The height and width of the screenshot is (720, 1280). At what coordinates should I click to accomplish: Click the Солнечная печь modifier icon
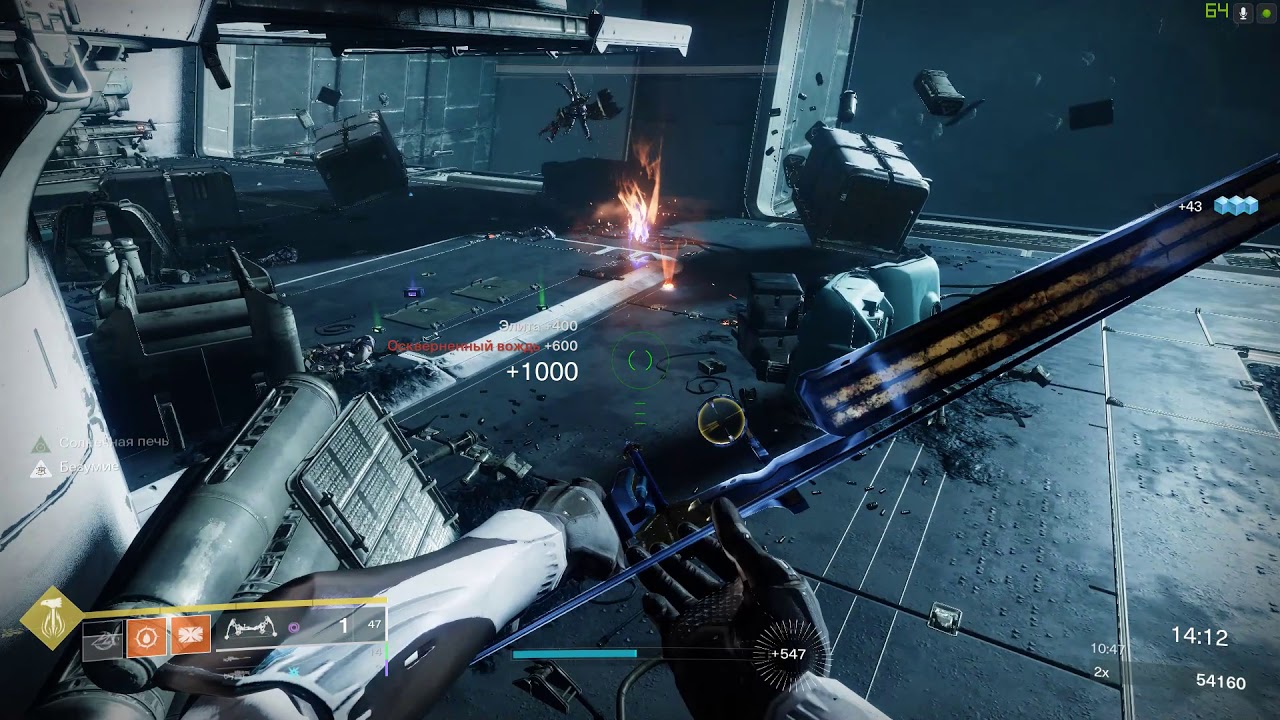[x=41, y=442]
